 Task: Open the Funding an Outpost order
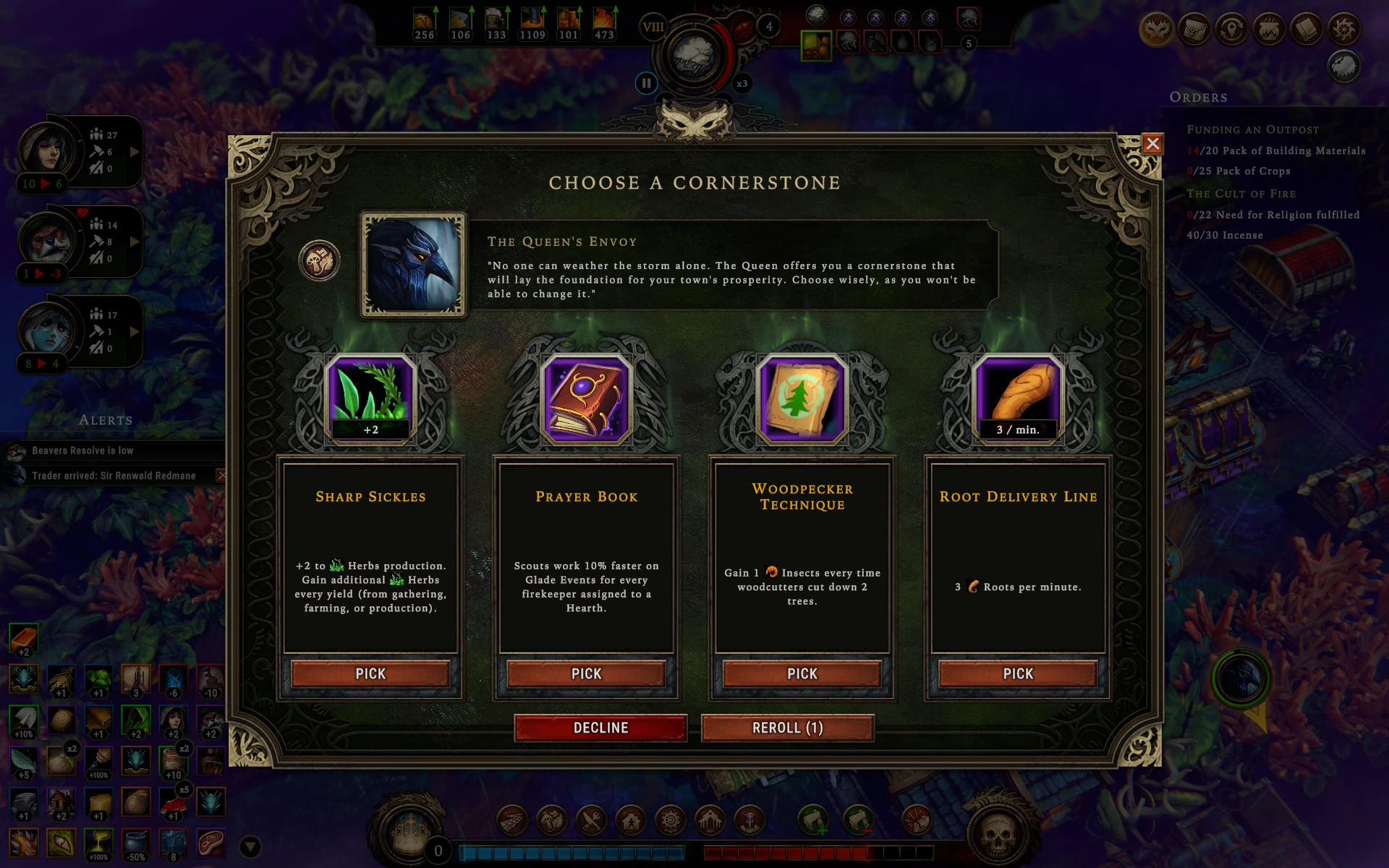[x=1252, y=129]
